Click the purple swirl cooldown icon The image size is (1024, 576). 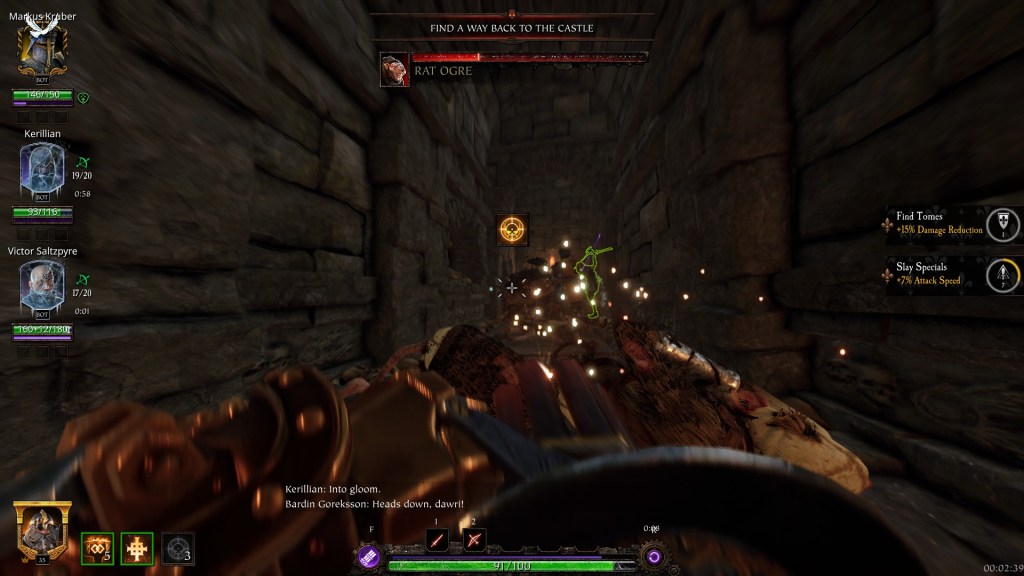pos(654,556)
